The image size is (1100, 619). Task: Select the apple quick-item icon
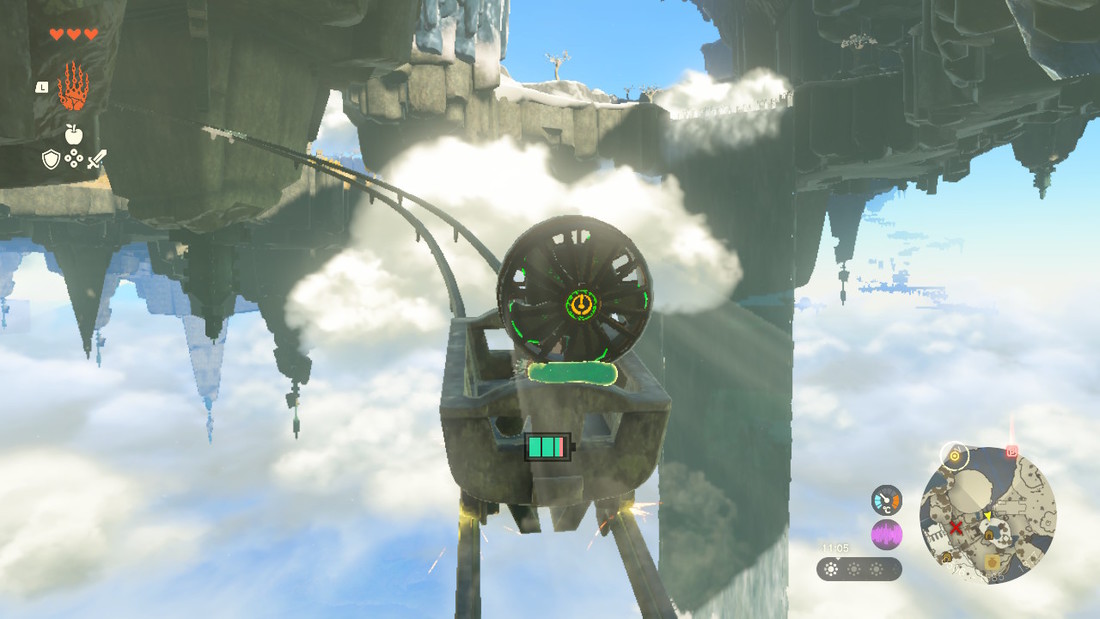[x=74, y=134]
